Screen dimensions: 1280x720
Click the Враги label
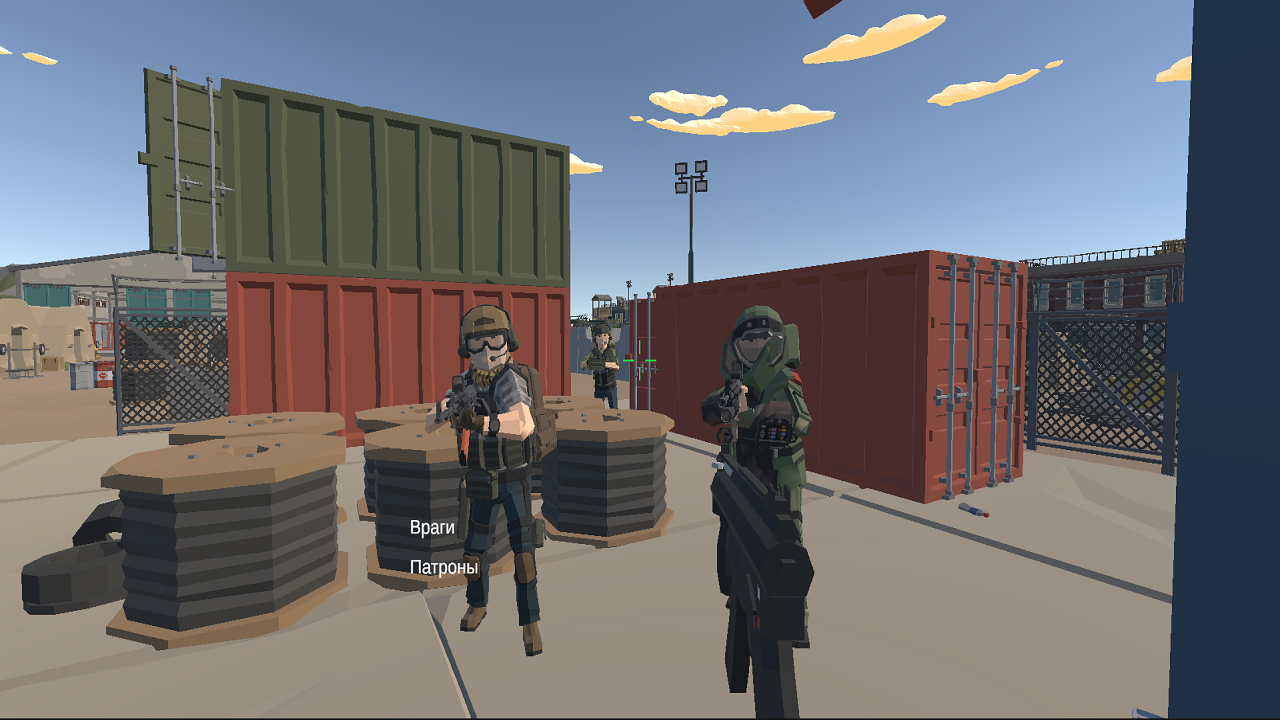click(x=433, y=526)
